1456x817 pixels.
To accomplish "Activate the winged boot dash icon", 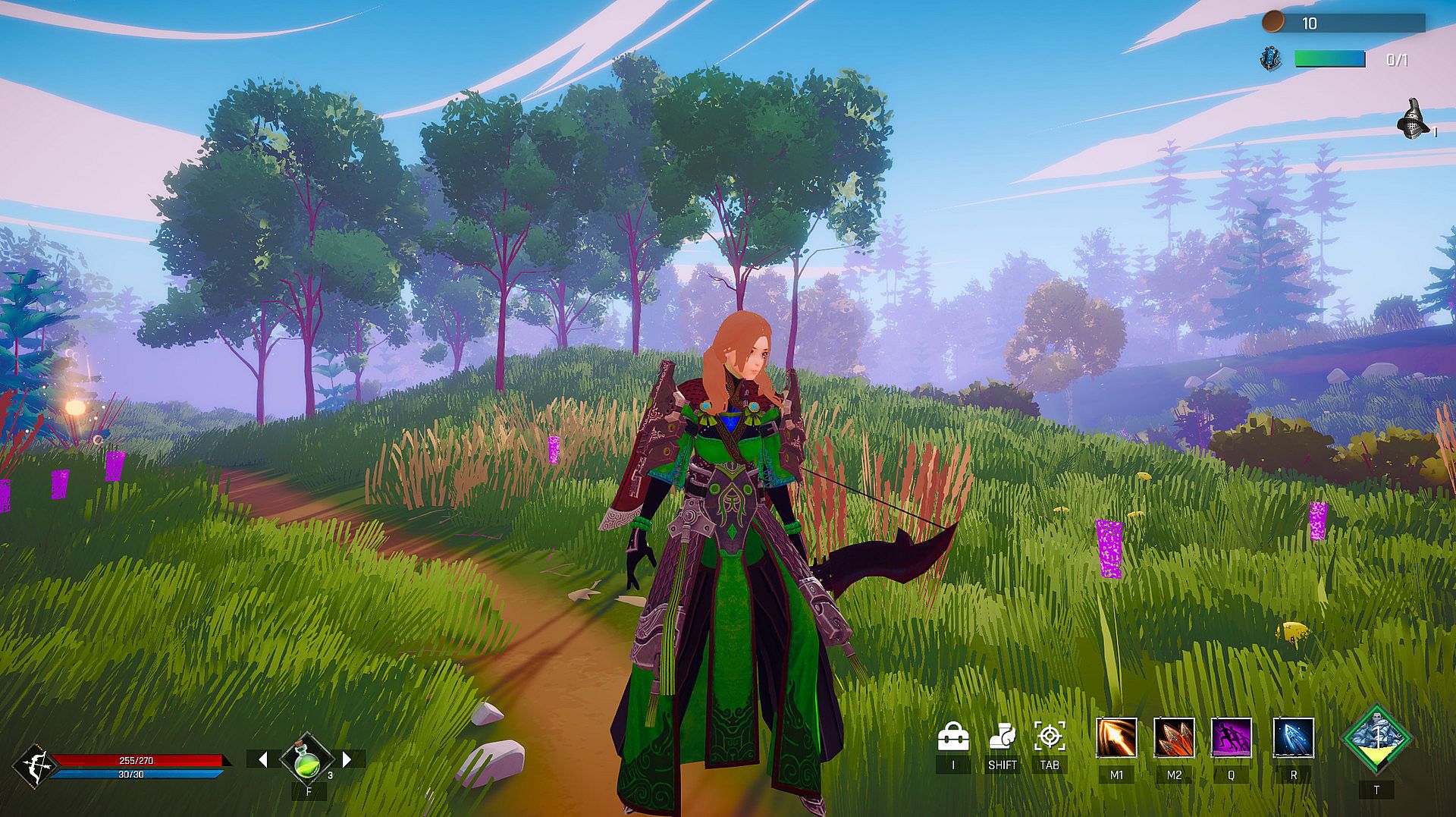I will tap(1002, 737).
